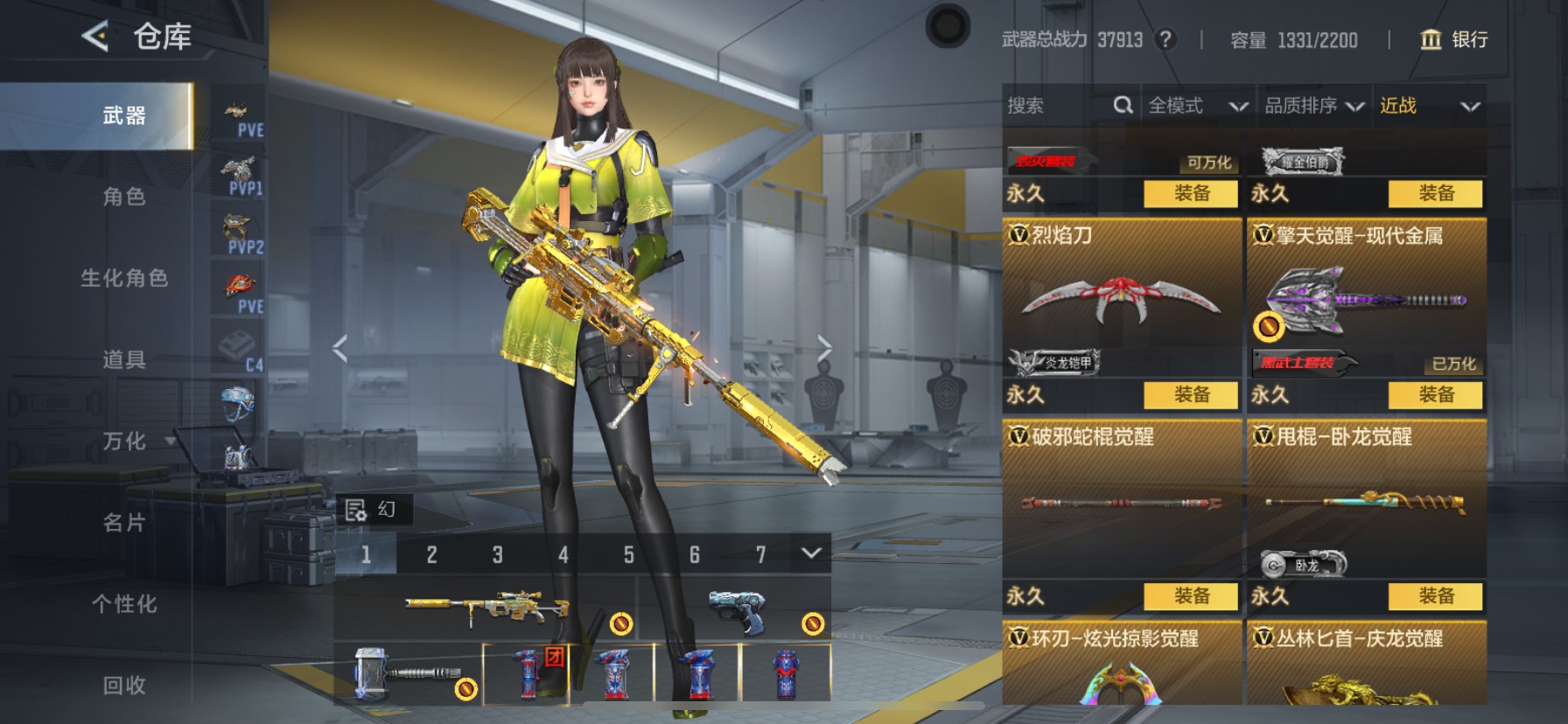Screen dimensions: 1568x724
Task: Switch to the 个性化 tab
Action: tap(124, 604)
